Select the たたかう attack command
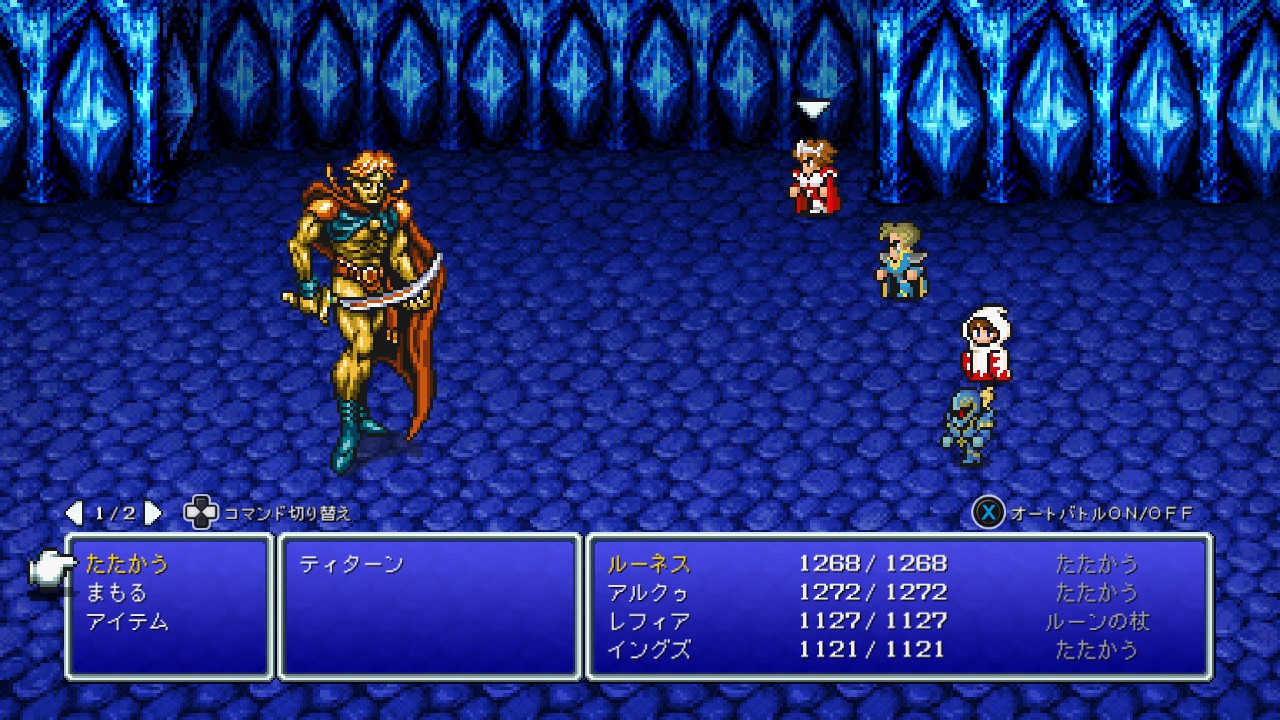This screenshot has width=1280, height=720. 127,564
